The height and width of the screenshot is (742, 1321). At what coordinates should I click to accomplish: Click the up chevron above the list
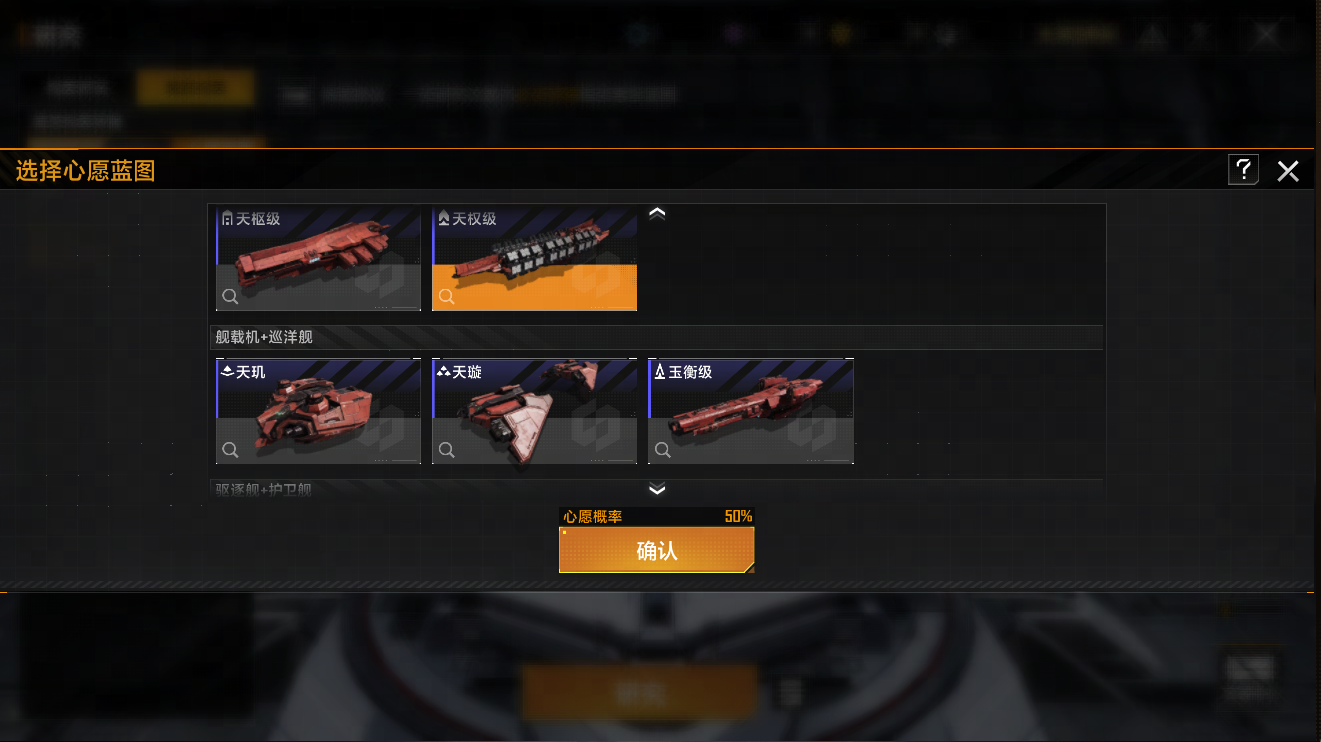657,213
